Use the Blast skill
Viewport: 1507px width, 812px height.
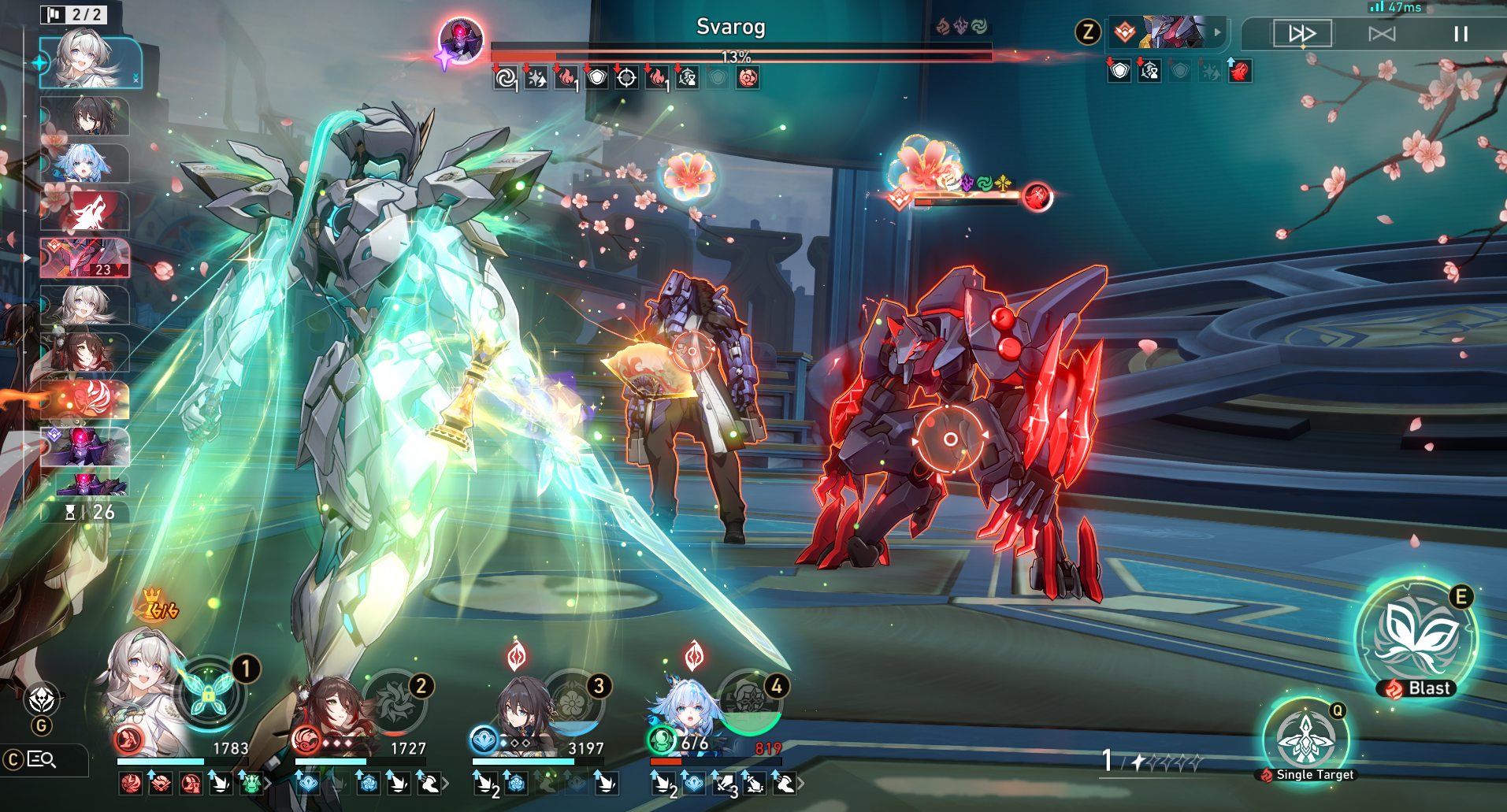point(1416,636)
